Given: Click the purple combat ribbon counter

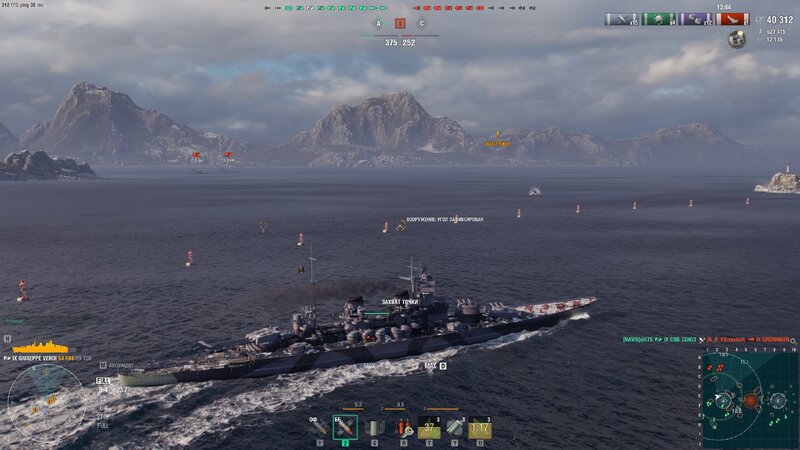Looking at the screenshot, I should (696, 19).
